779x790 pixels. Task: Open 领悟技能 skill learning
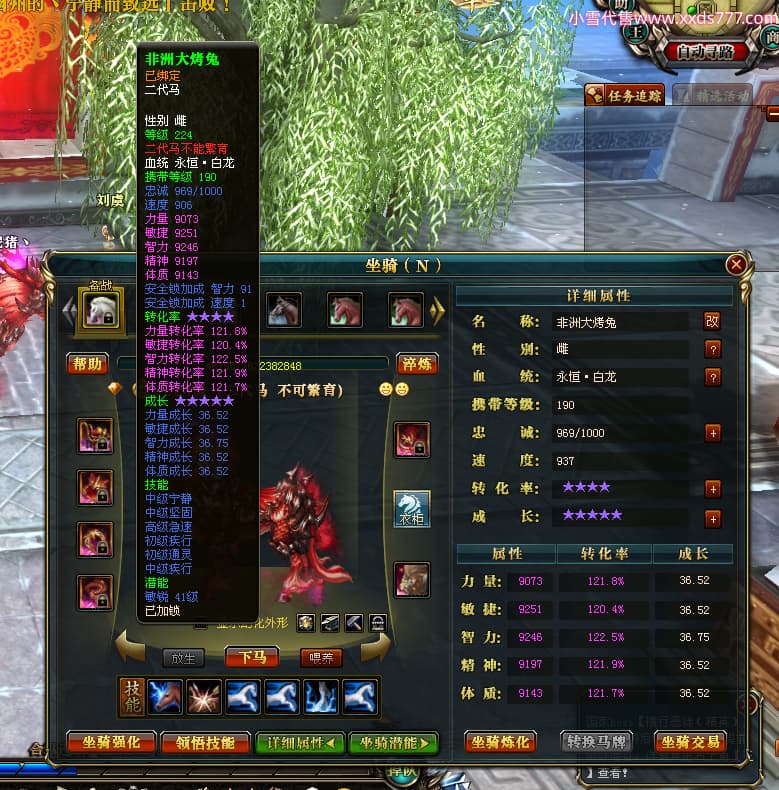[x=205, y=742]
